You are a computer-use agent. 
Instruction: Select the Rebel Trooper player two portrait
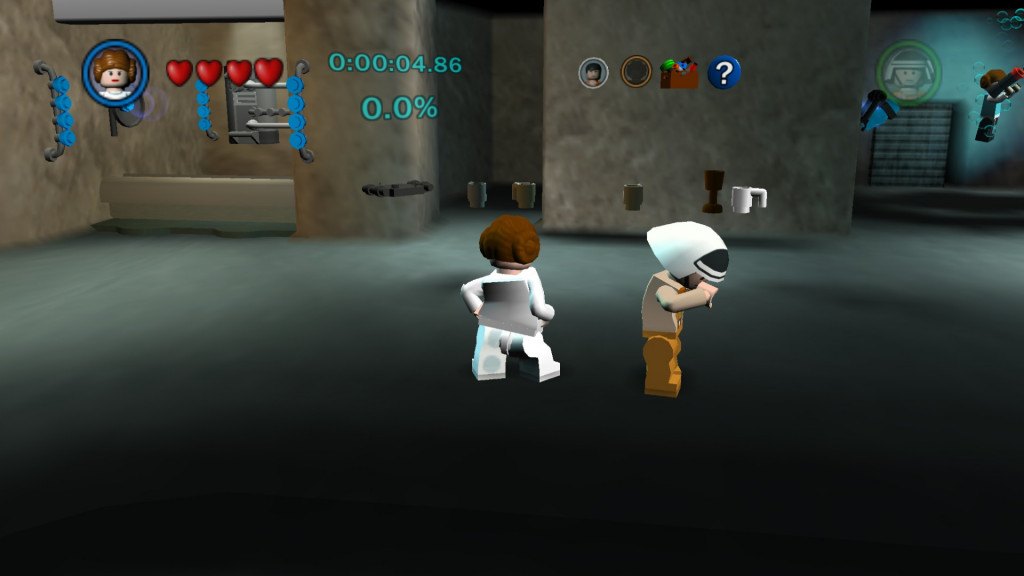pos(908,72)
